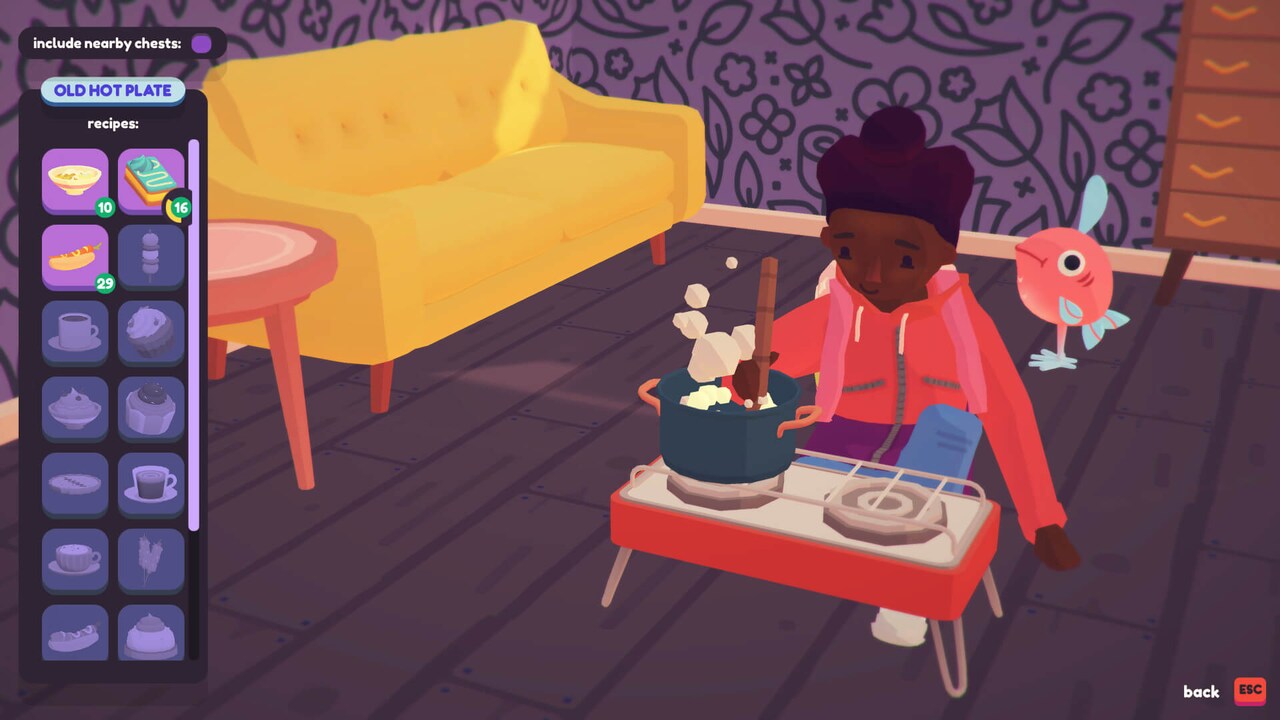Pick the frosted dome dessert recipe
The image size is (1280, 720).
tap(151, 632)
